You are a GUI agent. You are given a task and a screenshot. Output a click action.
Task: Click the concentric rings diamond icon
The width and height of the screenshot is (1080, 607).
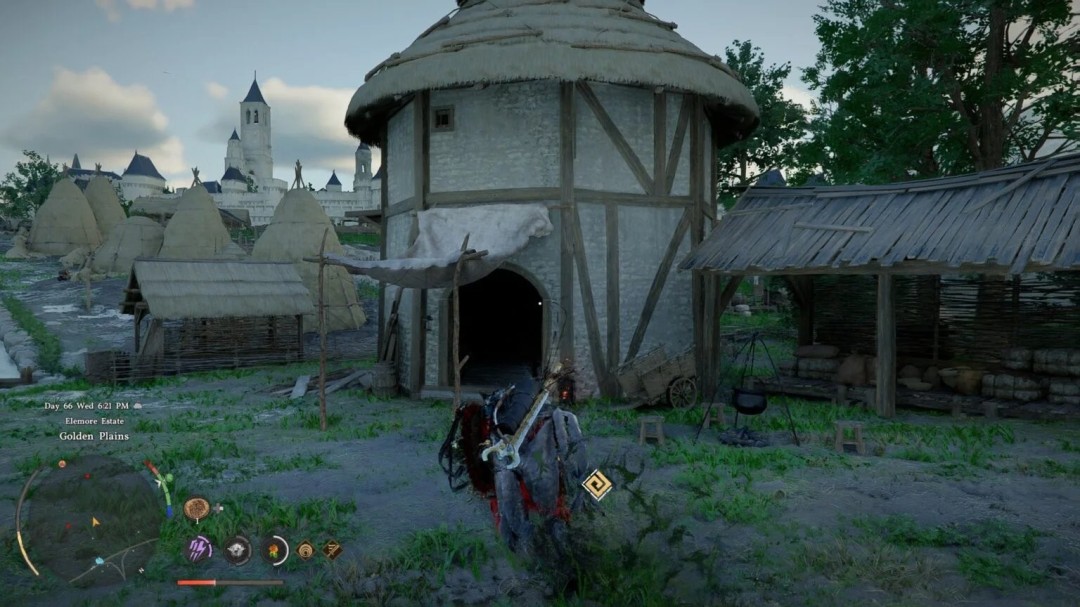(x=306, y=549)
